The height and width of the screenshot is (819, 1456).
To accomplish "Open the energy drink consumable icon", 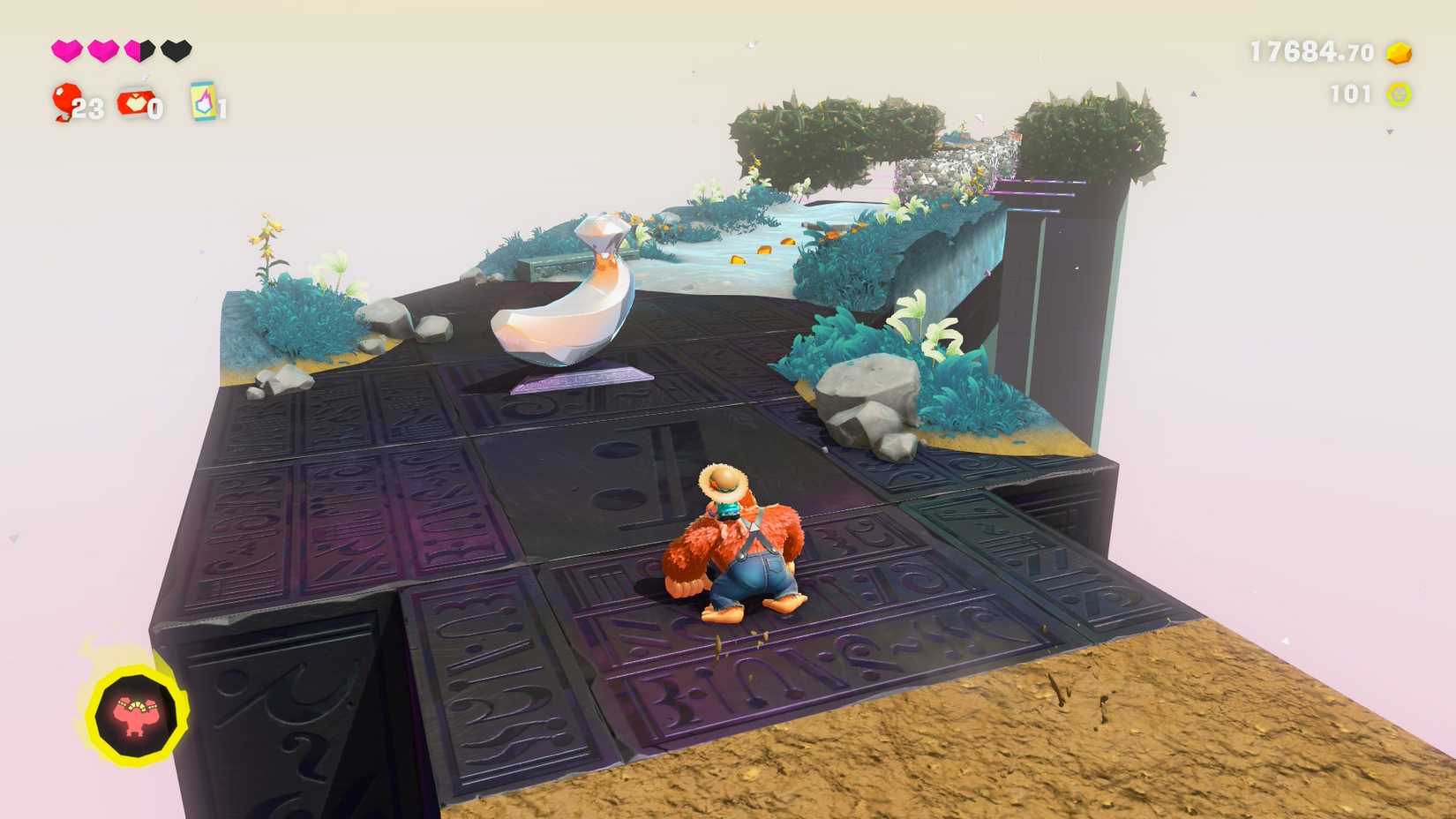I will point(201,103).
